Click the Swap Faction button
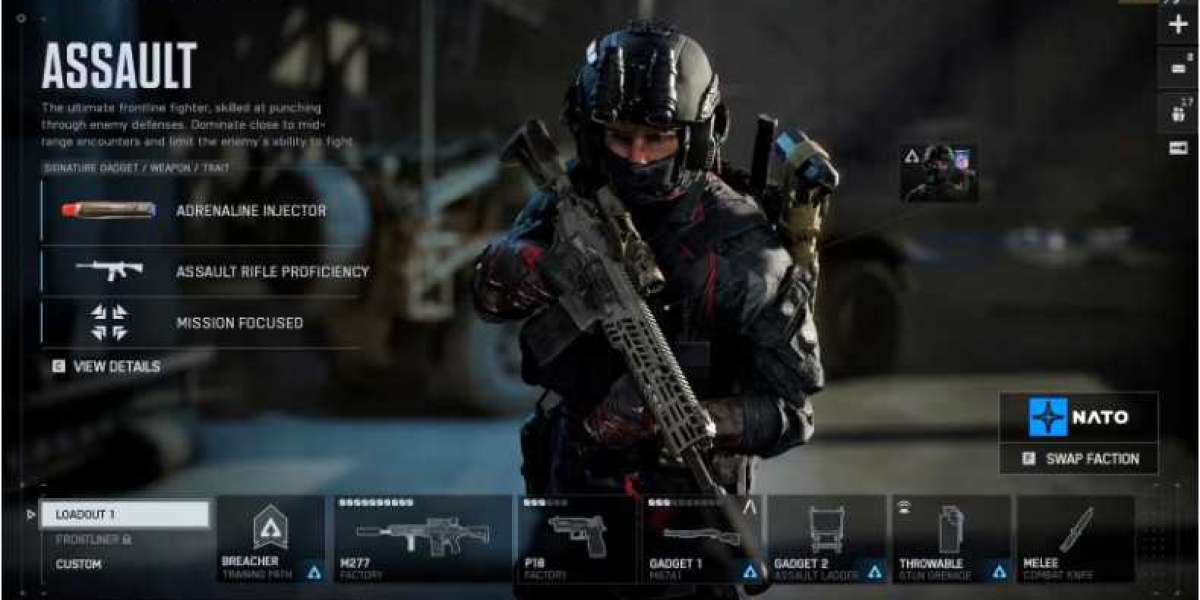1200x600 pixels. coord(1078,459)
